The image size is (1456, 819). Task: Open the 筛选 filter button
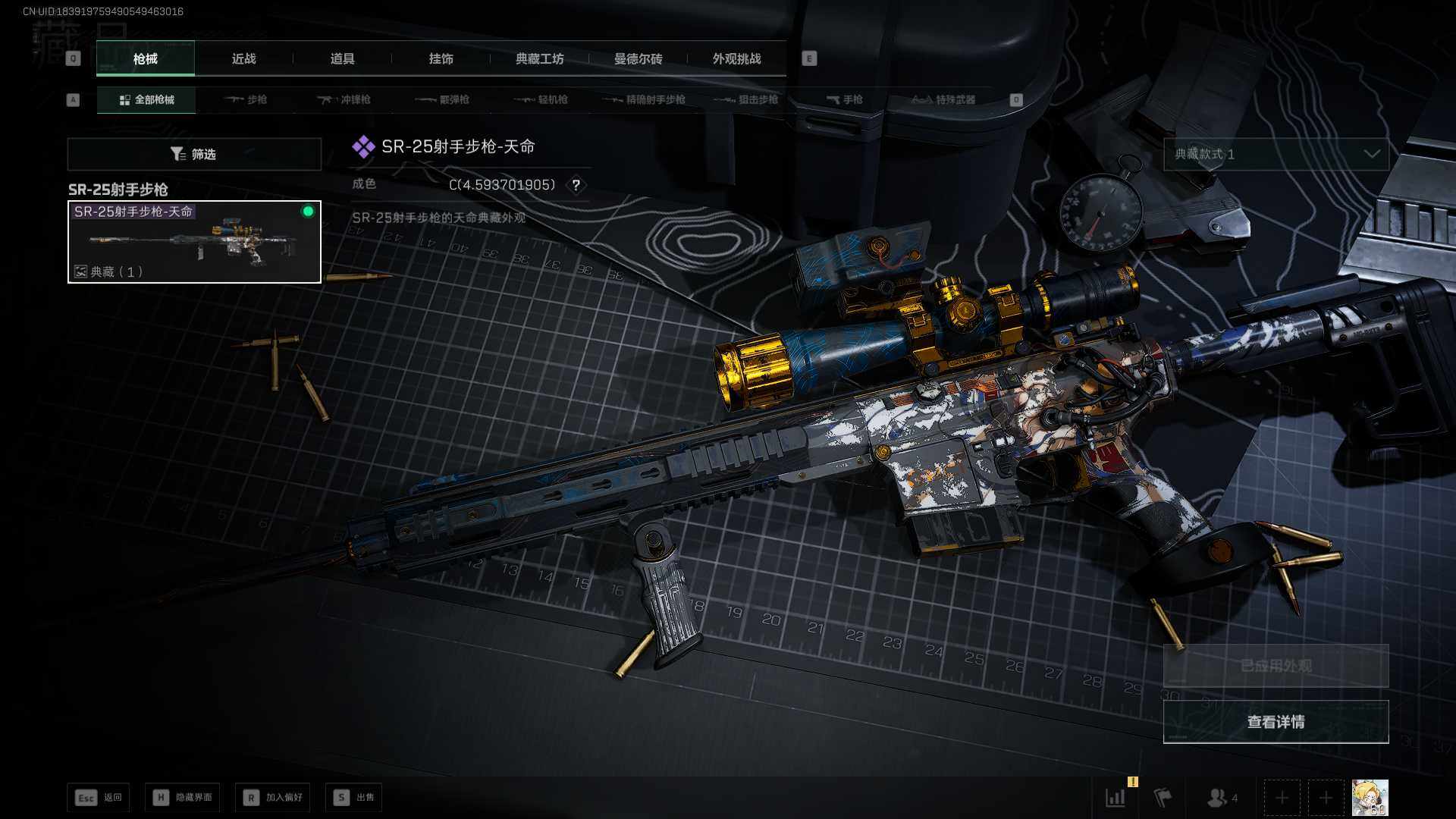click(194, 154)
